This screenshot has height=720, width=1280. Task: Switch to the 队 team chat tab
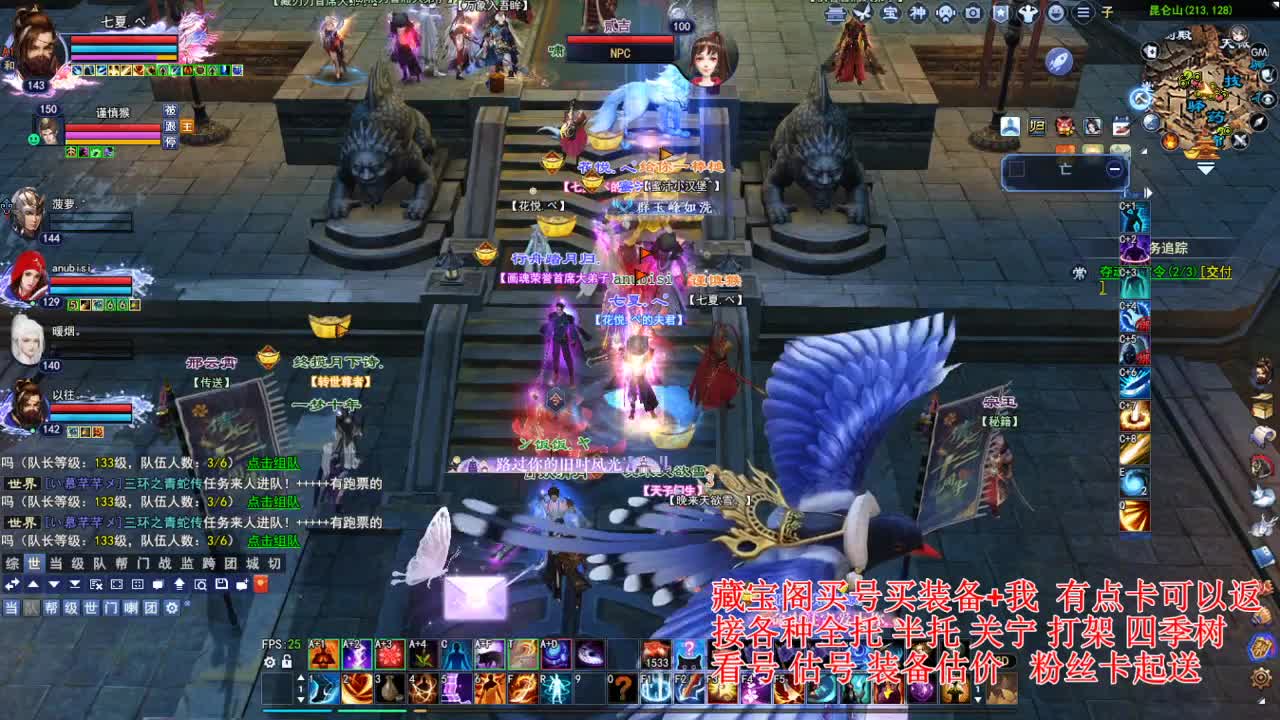98,565
